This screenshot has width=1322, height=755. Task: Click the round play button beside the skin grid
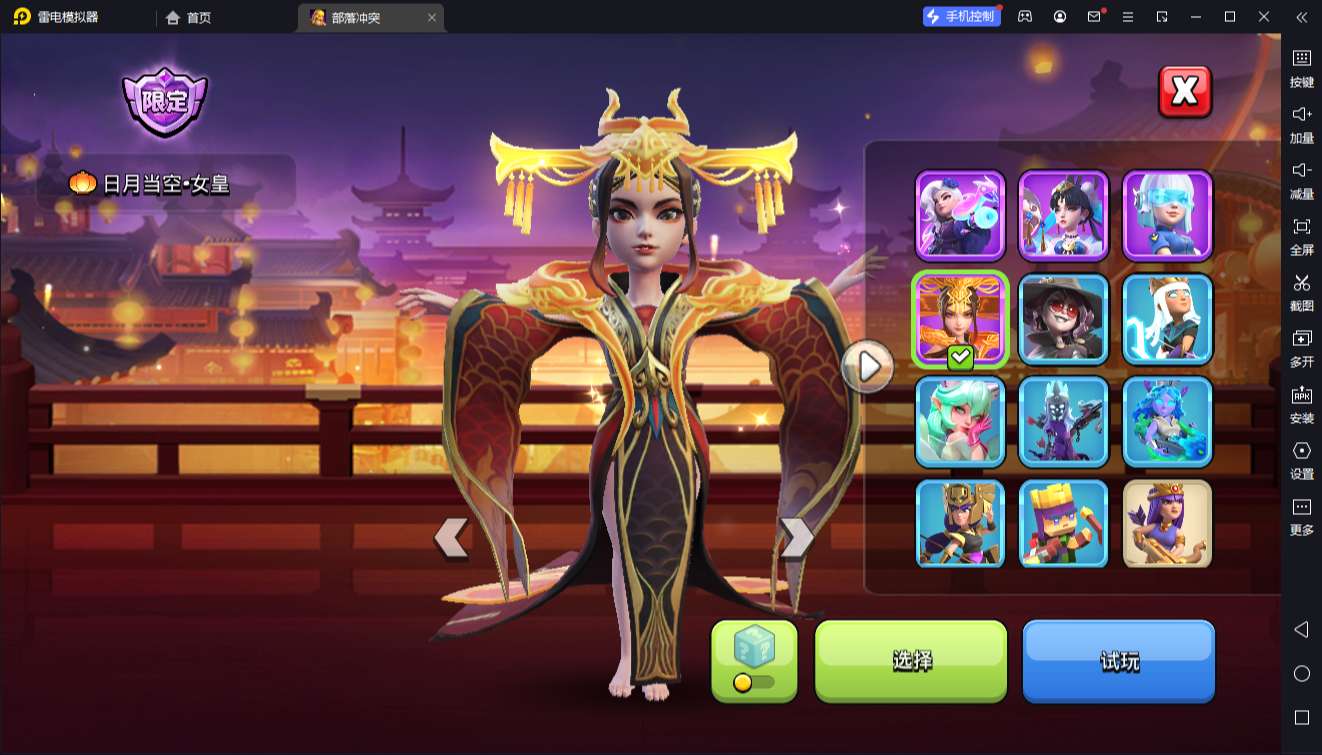pos(867,367)
